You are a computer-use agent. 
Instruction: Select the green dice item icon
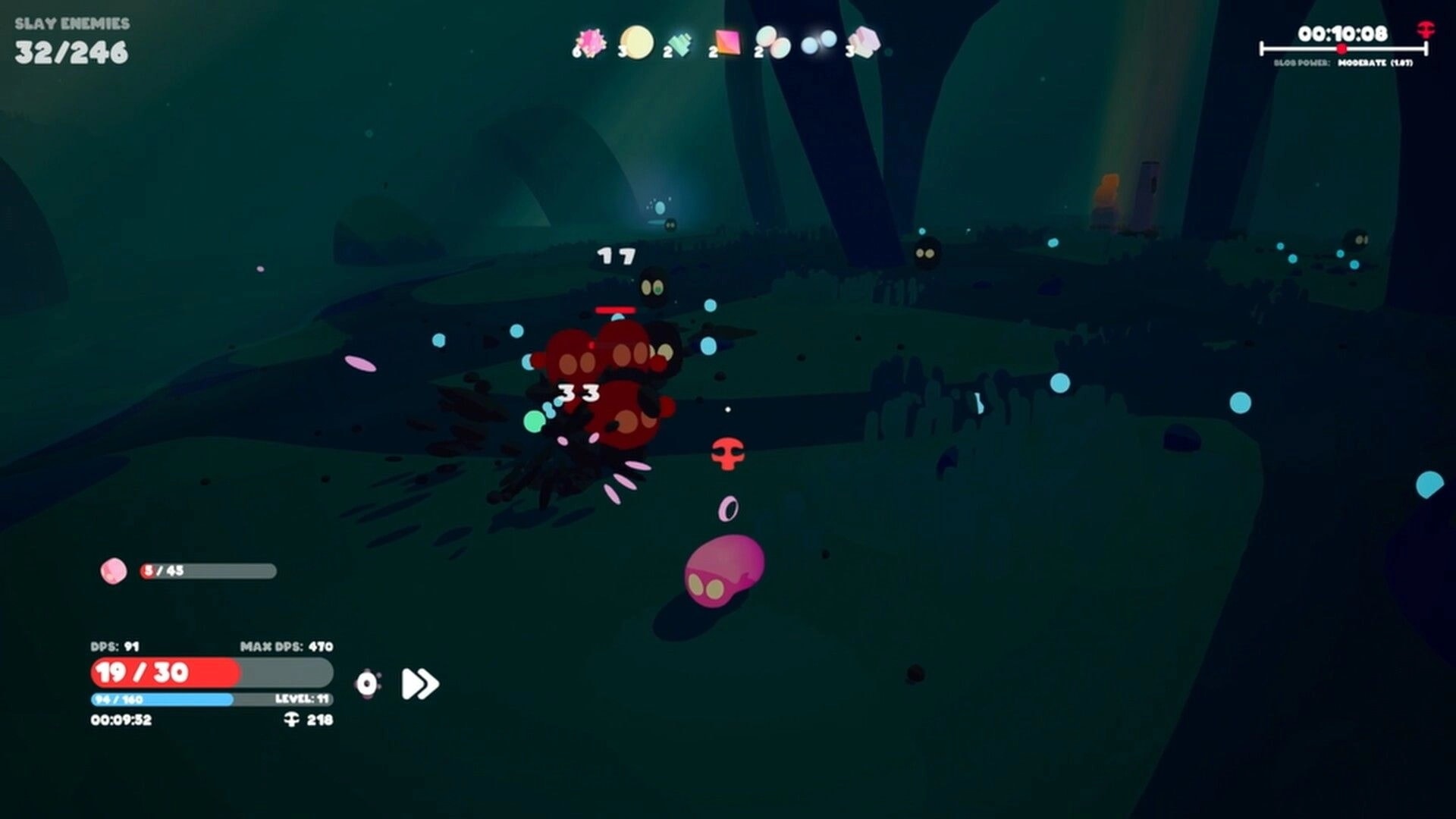click(680, 42)
